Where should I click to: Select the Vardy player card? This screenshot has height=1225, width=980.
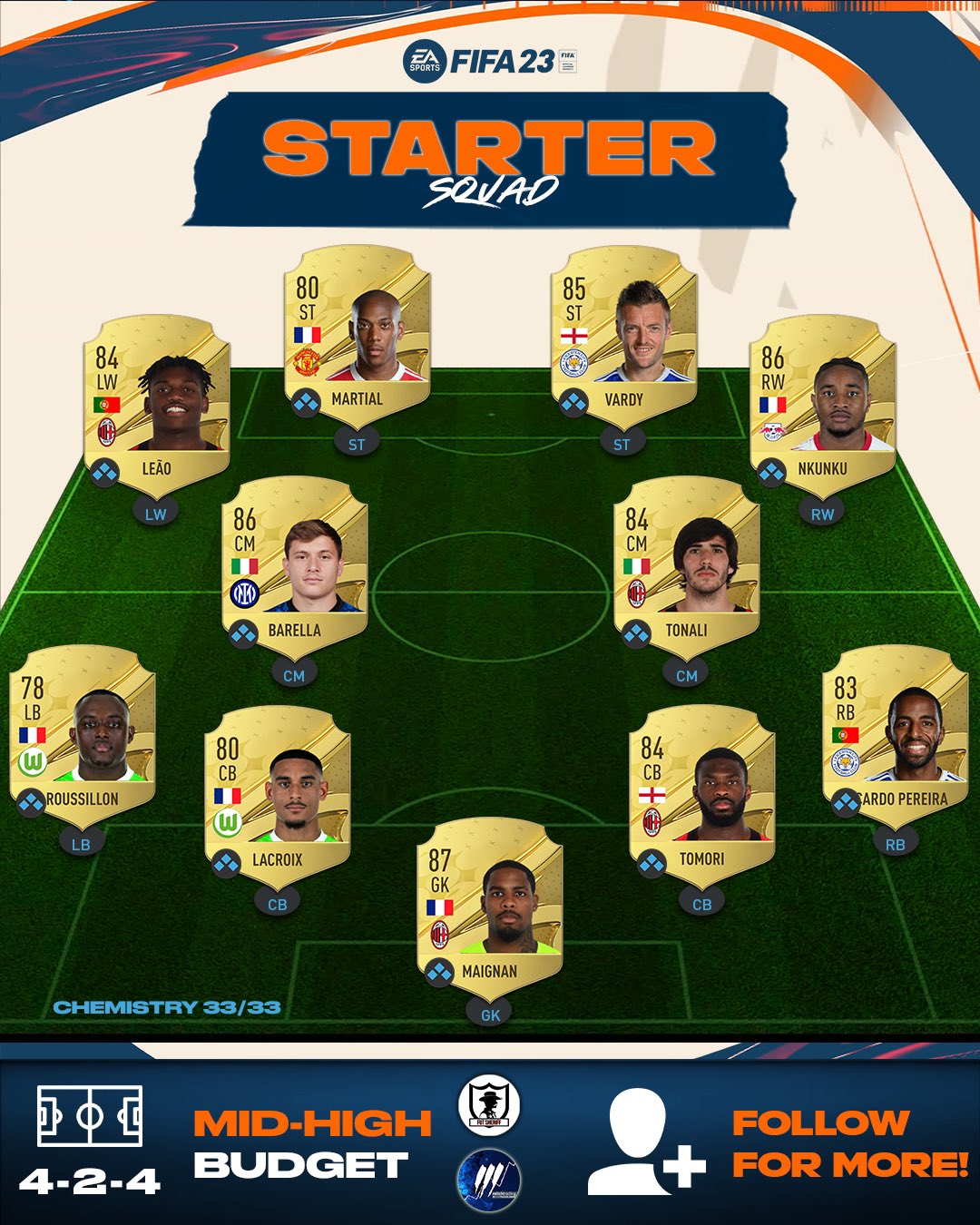[623, 335]
